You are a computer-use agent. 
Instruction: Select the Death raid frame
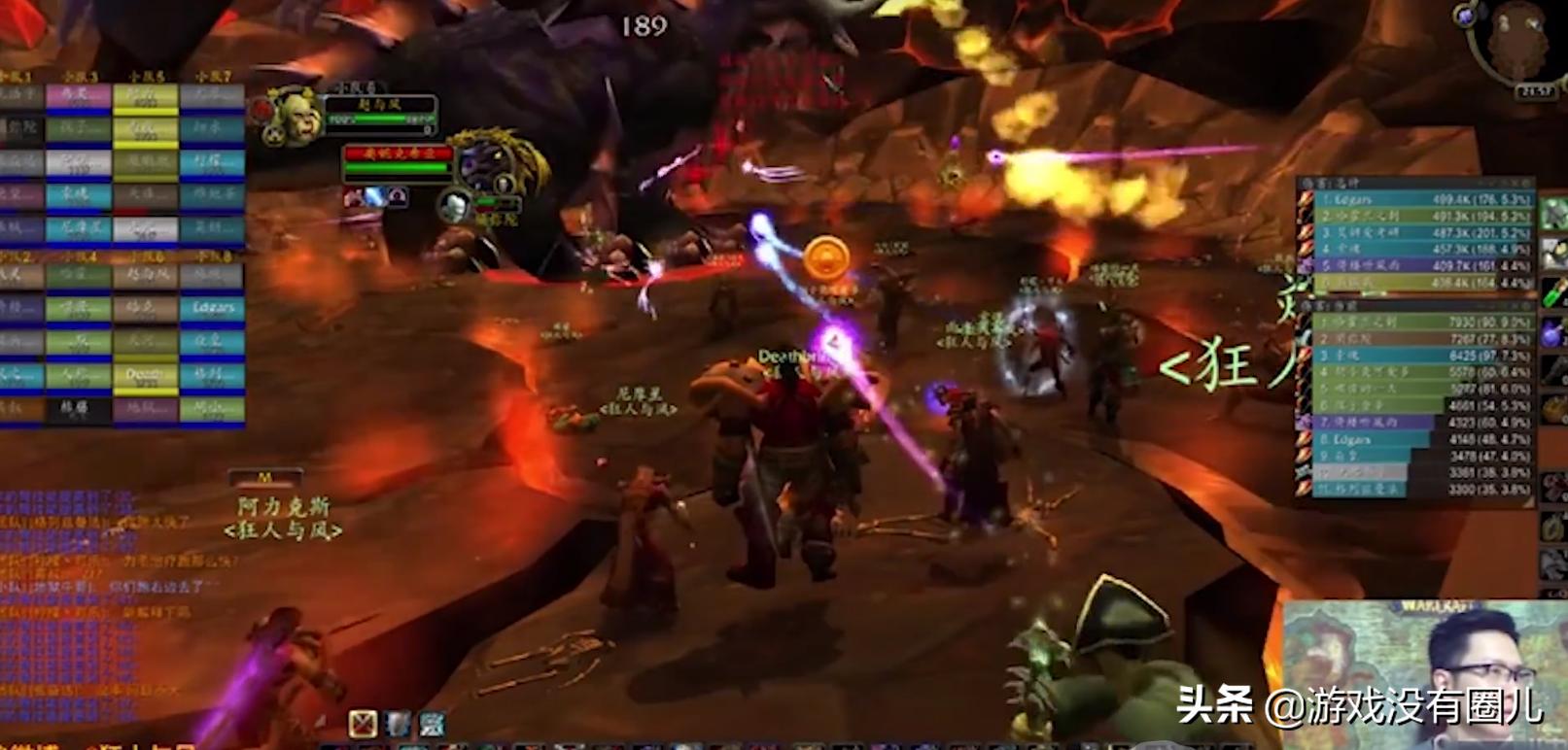pos(145,375)
